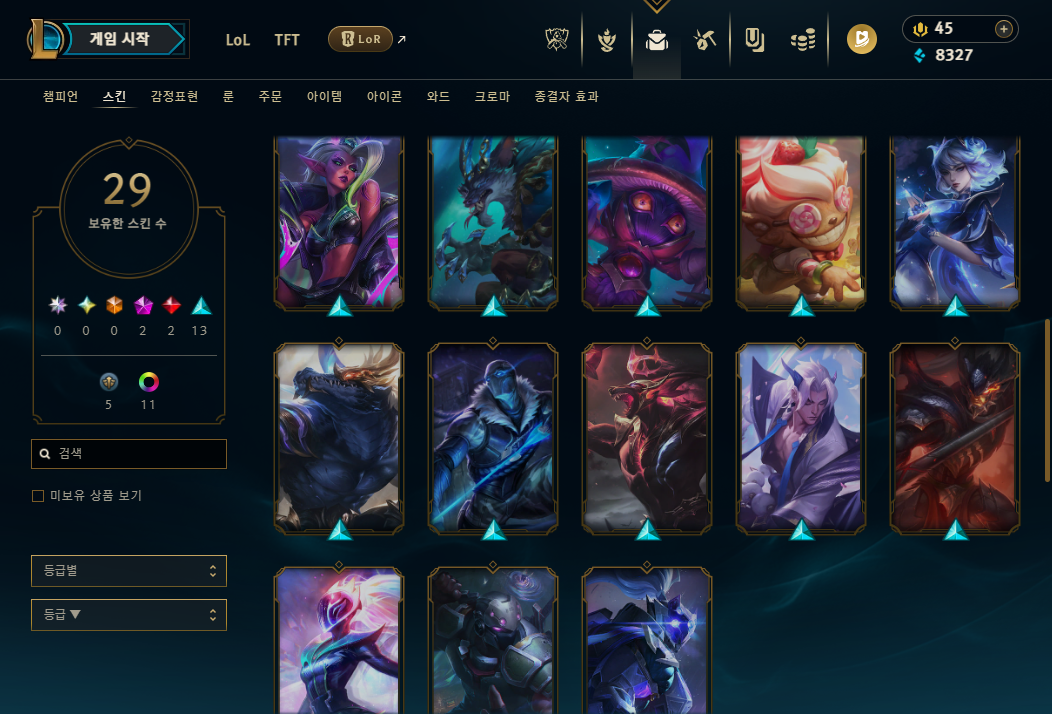The height and width of the screenshot is (714, 1052).
Task: Open the 룬 tab
Action: [228, 97]
